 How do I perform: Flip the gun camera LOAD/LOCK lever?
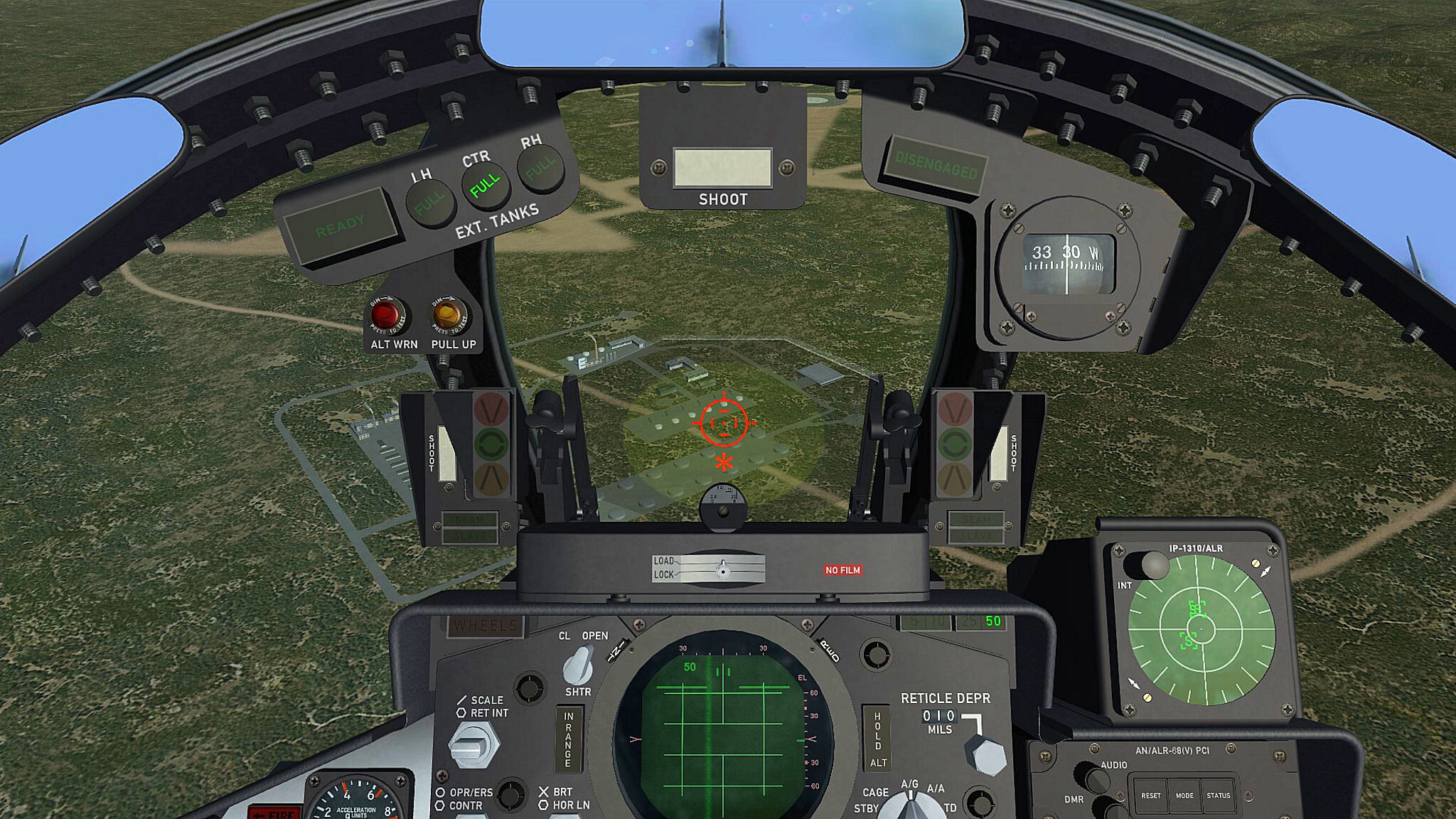coord(722,569)
